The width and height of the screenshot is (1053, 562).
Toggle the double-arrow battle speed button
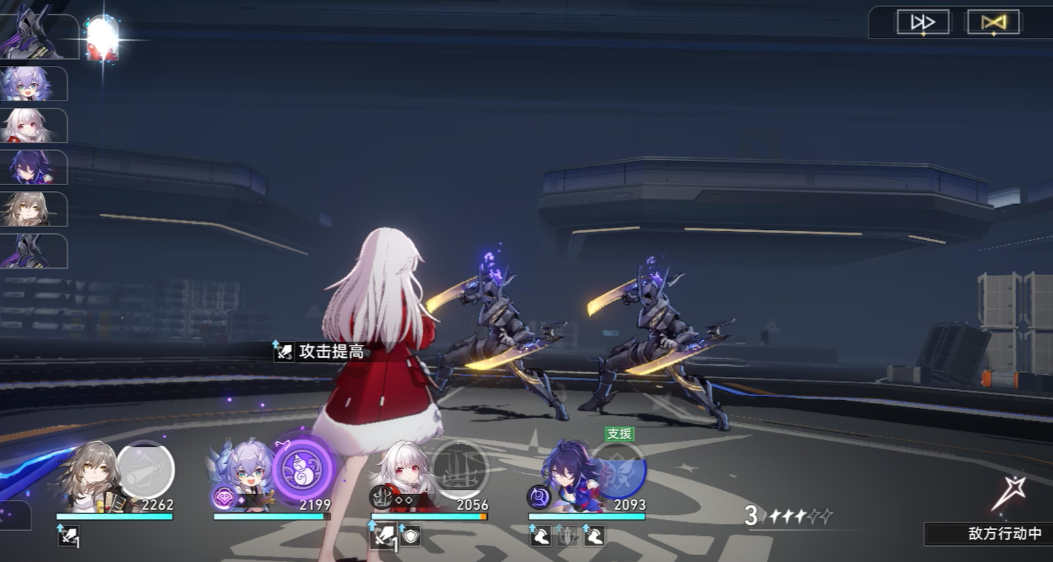(x=922, y=22)
